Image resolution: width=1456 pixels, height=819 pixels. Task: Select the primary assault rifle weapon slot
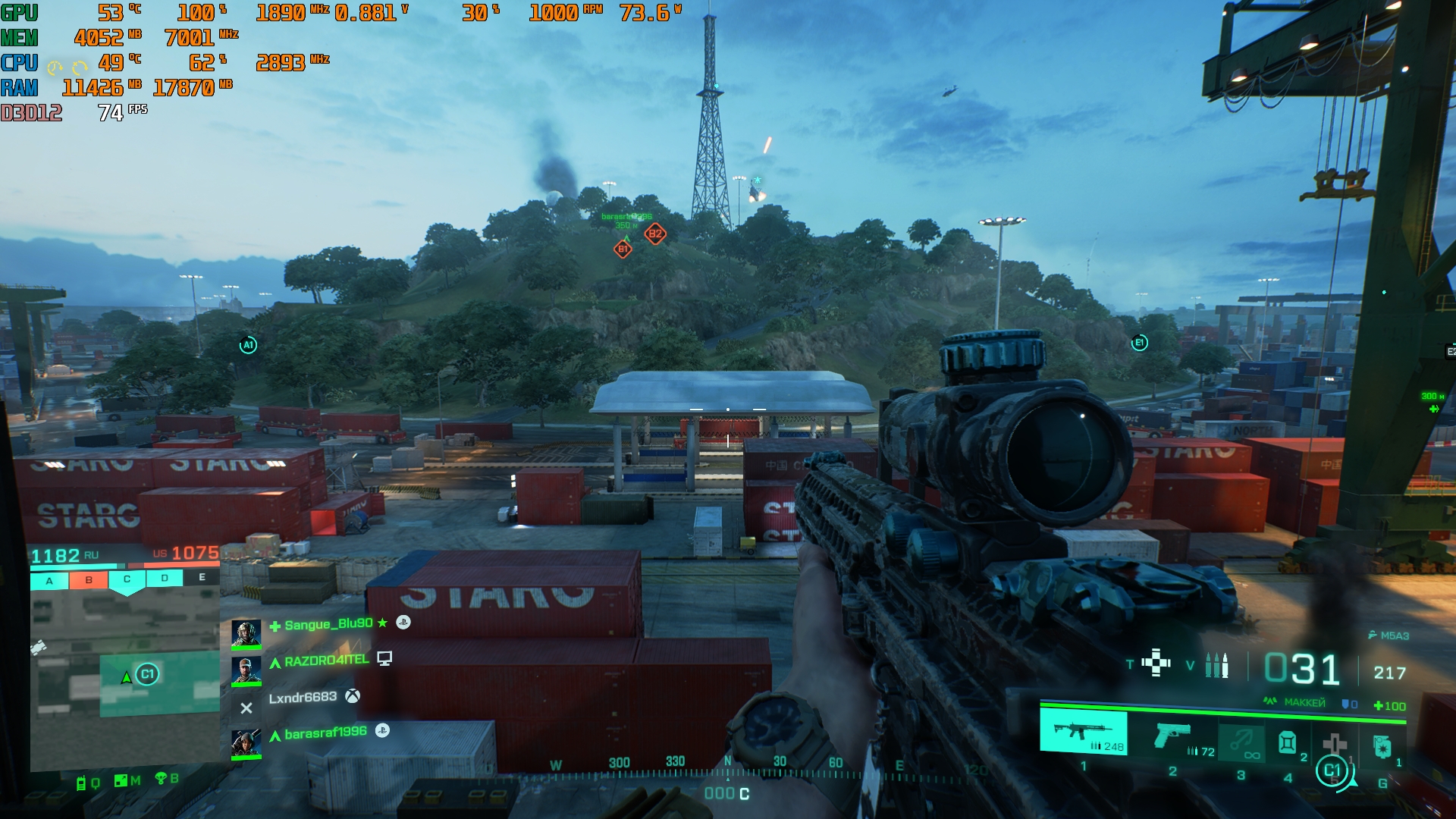(1083, 732)
